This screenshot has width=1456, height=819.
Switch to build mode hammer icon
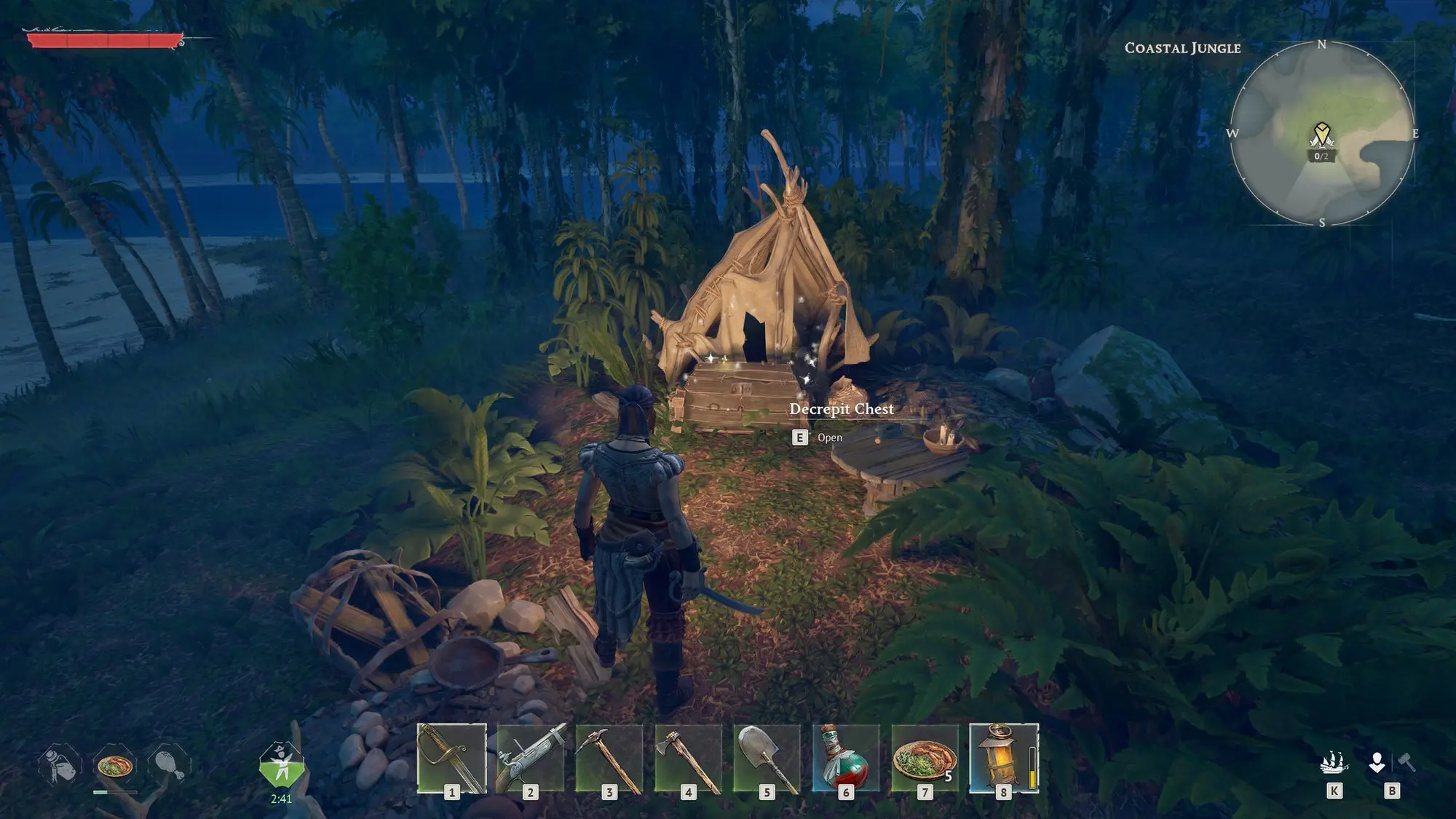(x=1406, y=763)
